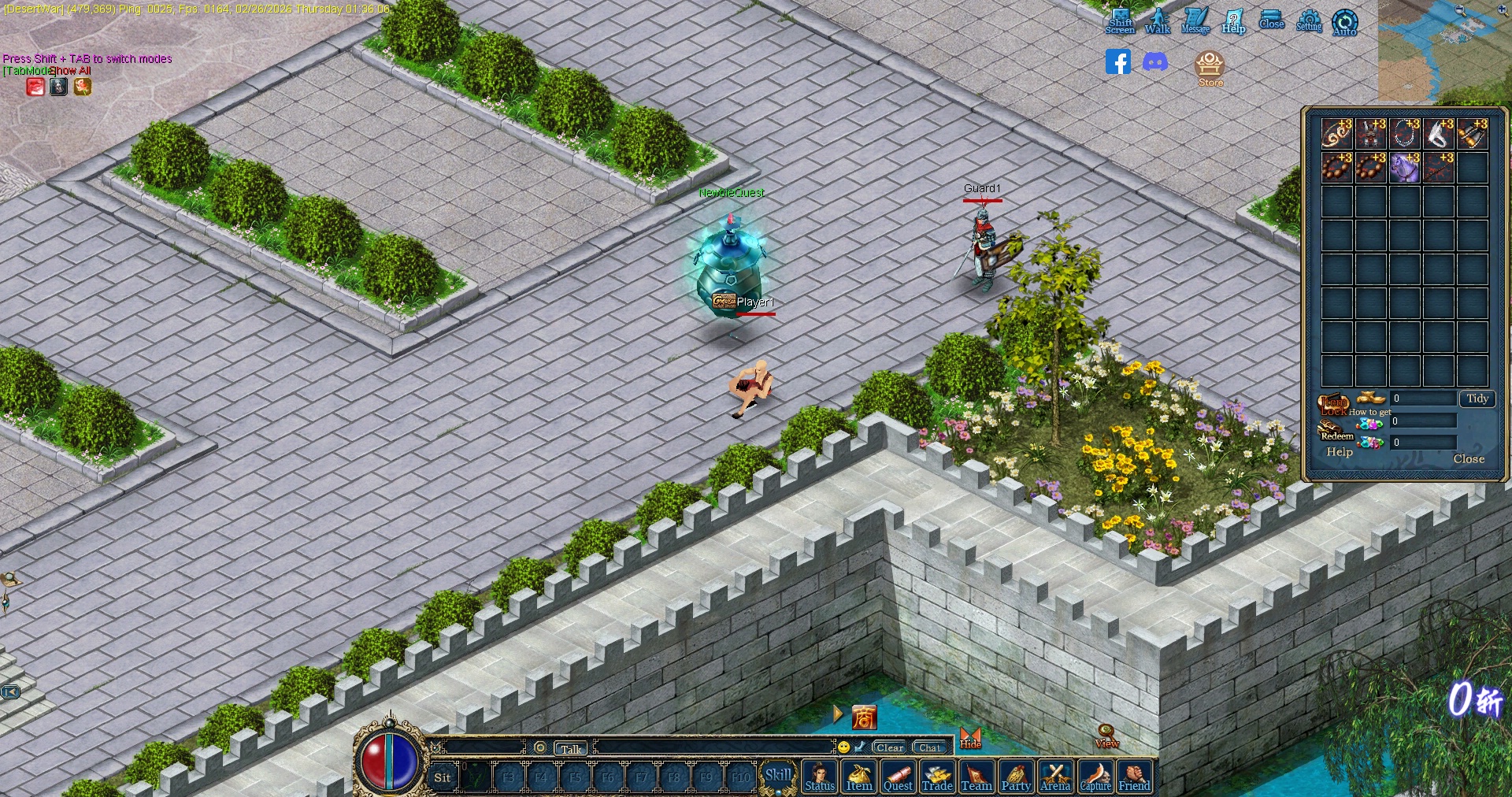
Task: Click the chat text input field
Action: pos(713,747)
